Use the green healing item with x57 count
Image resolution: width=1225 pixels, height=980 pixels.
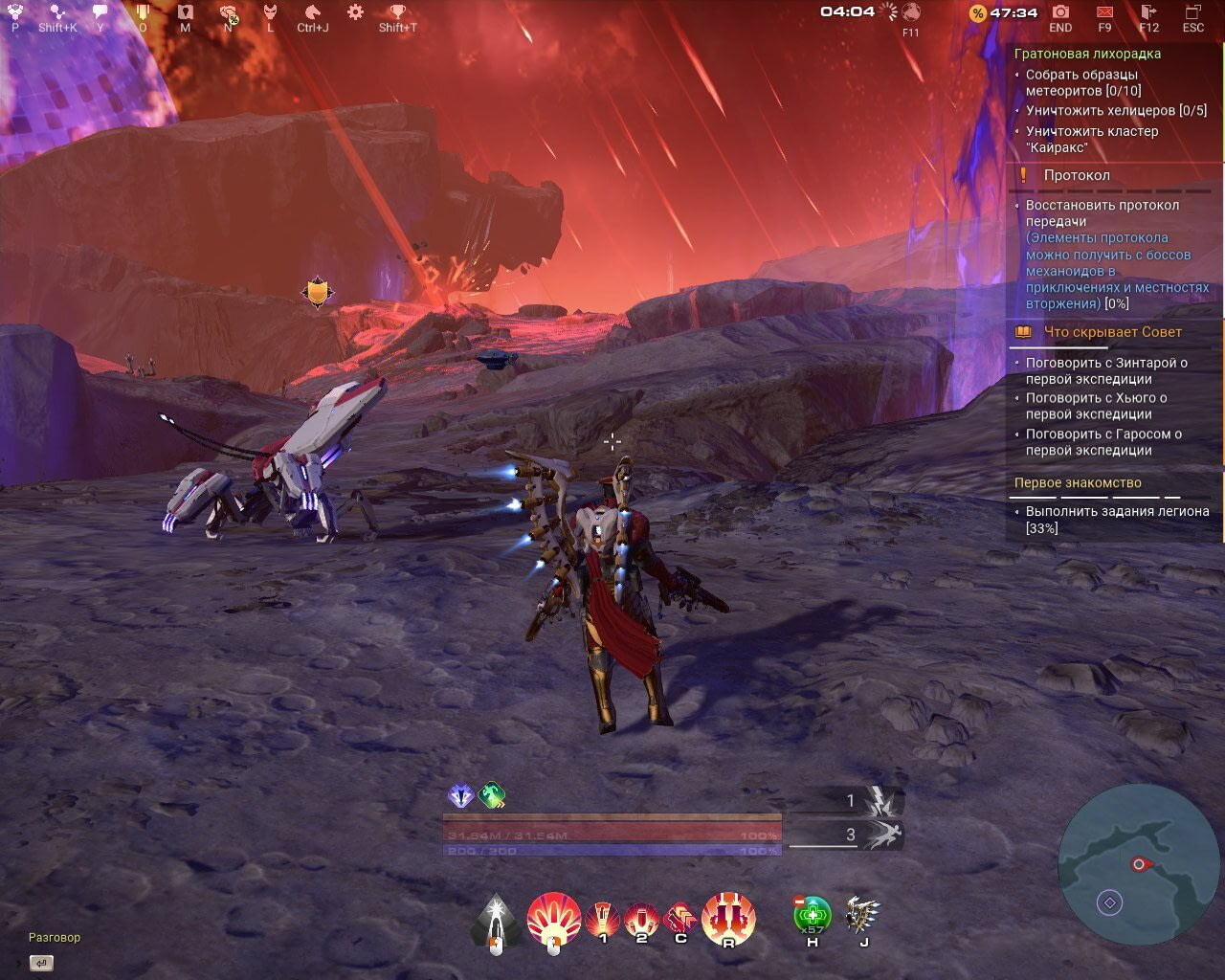tap(813, 914)
